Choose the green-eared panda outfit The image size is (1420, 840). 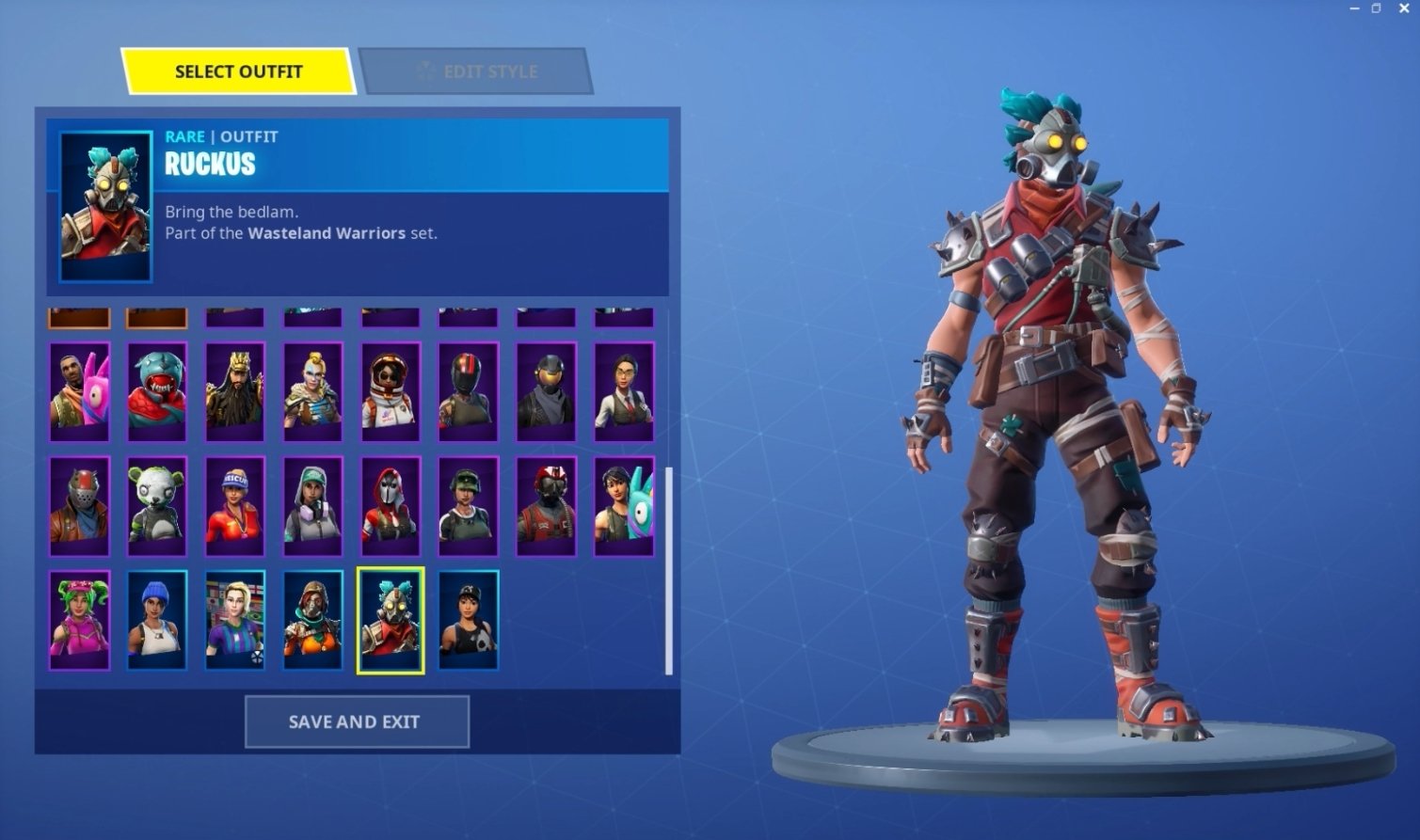pos(157,506)
